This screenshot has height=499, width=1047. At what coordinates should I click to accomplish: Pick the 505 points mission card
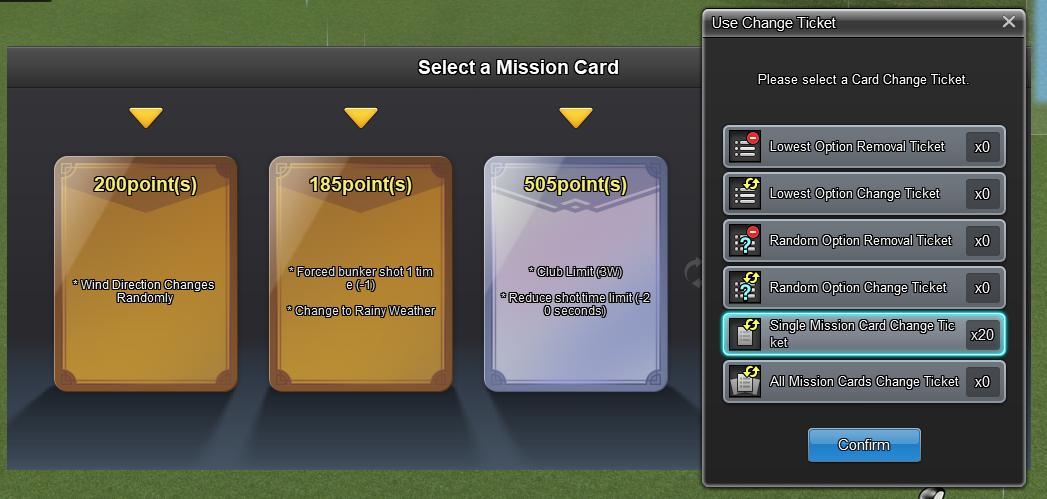click(576, 273)
